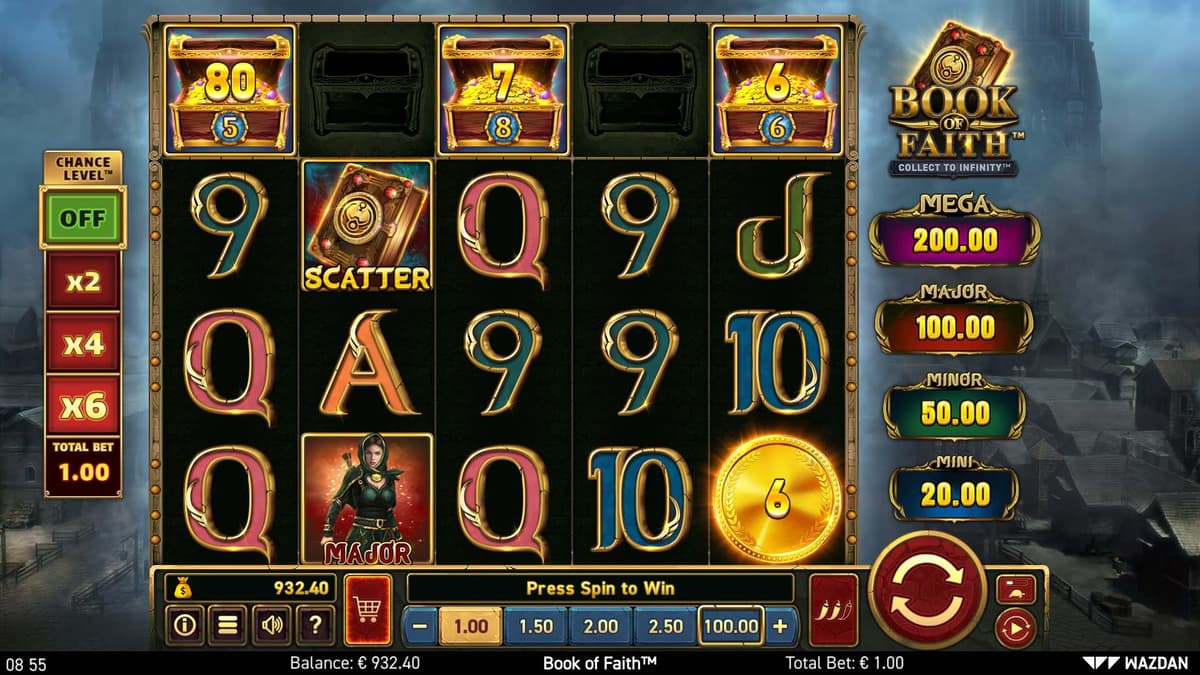Toggle the sound speaker button

click(x=271, y=626)
